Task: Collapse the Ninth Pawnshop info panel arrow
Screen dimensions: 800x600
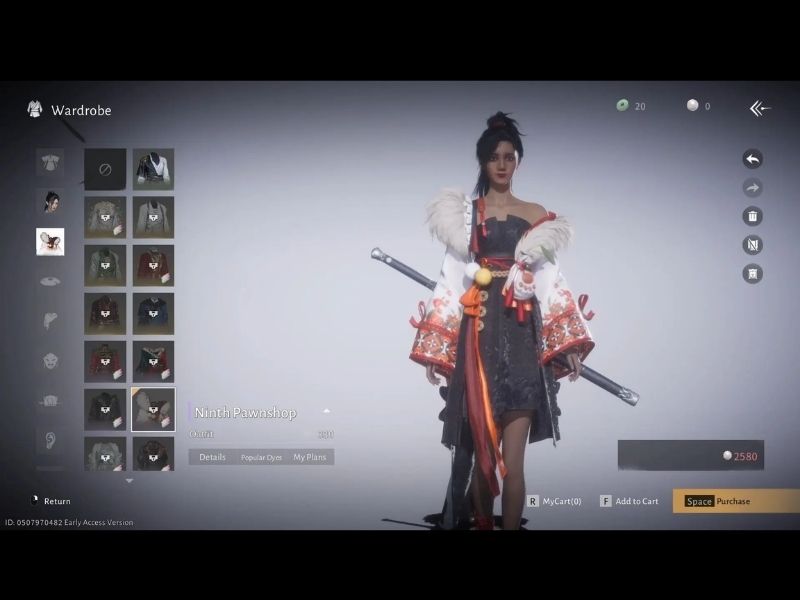Action: 326,411
